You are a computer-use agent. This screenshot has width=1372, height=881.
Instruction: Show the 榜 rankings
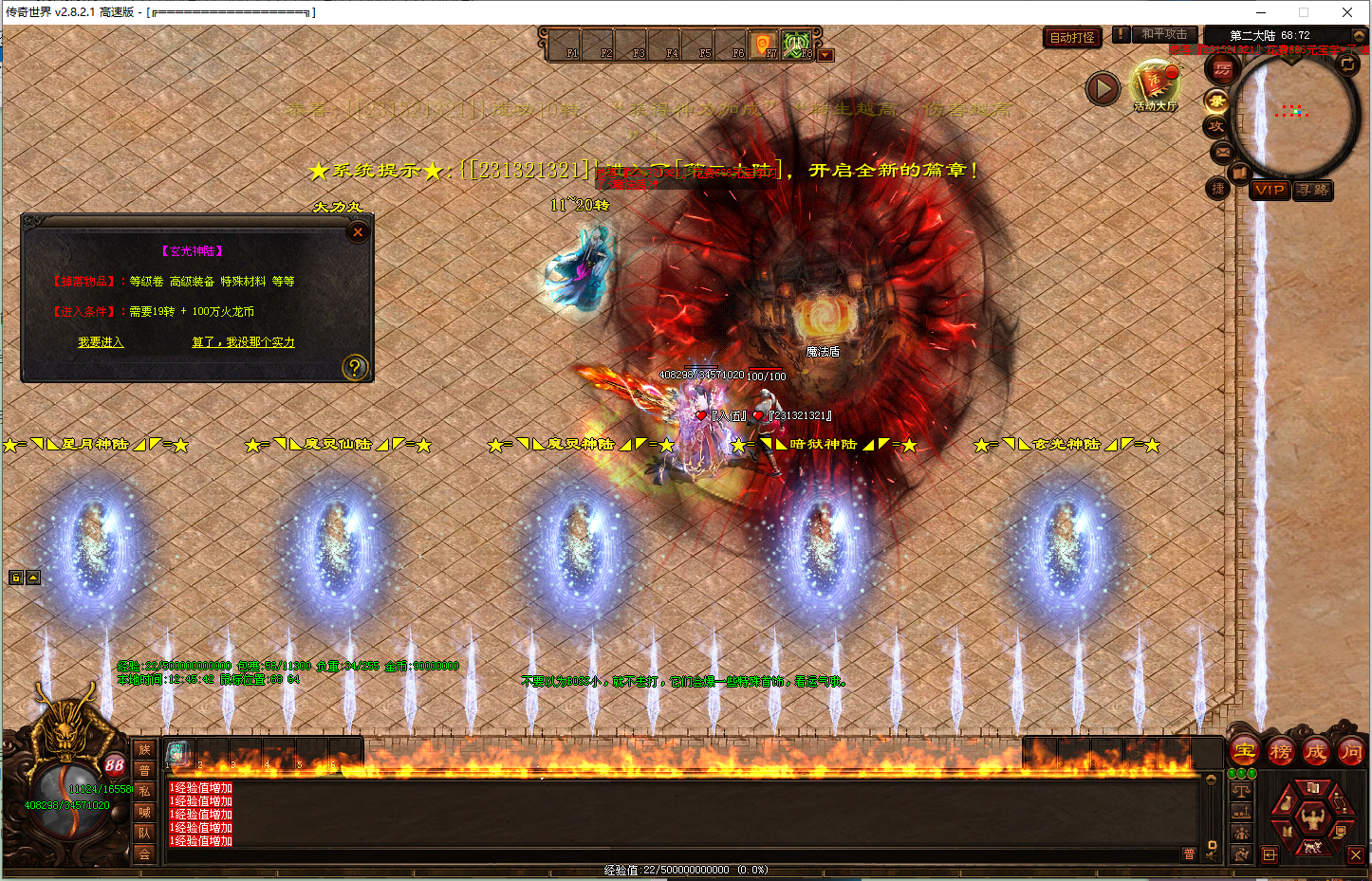(x=1280, y=752)
